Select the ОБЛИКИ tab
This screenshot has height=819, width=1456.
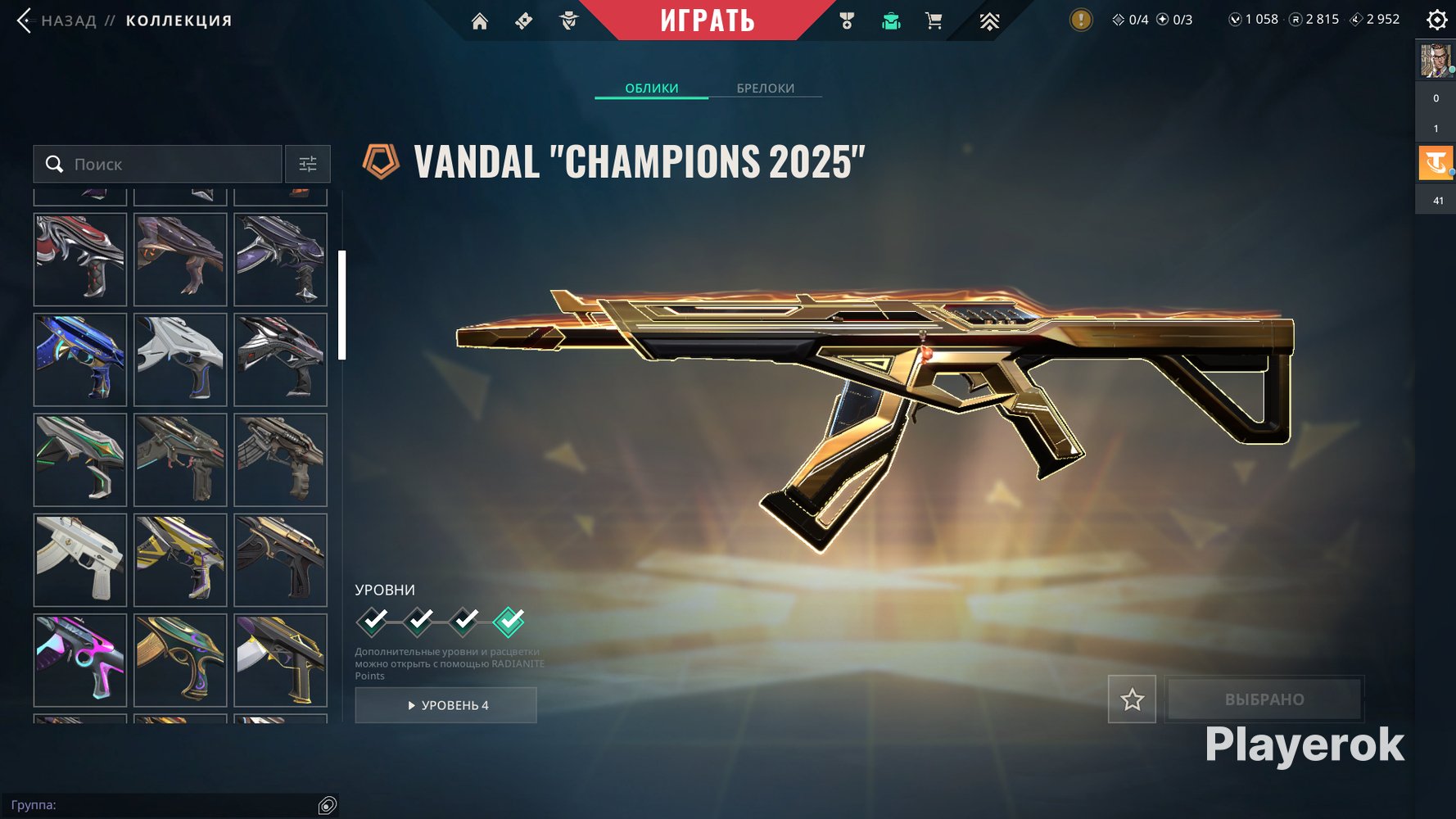click(x=651, y=88)
